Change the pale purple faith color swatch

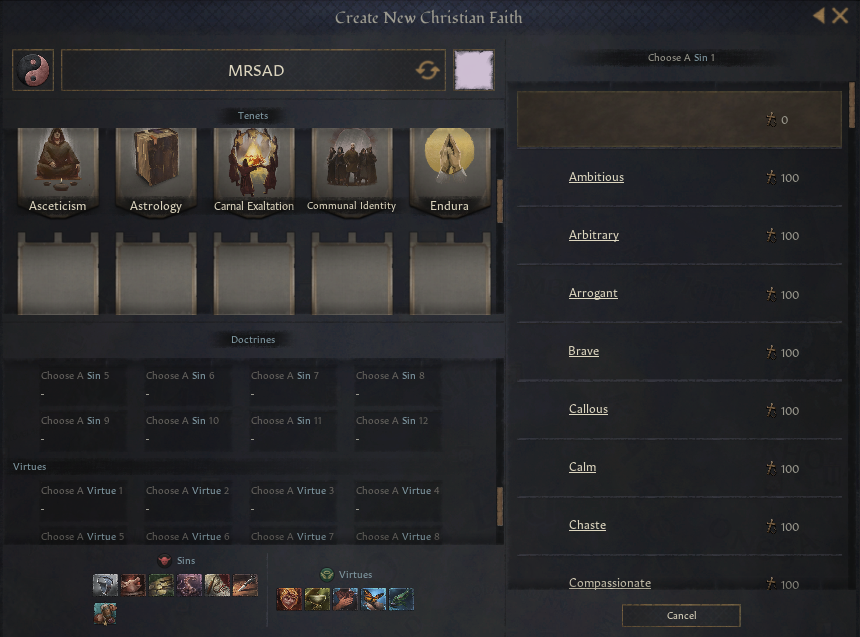(x=474, y=71)
